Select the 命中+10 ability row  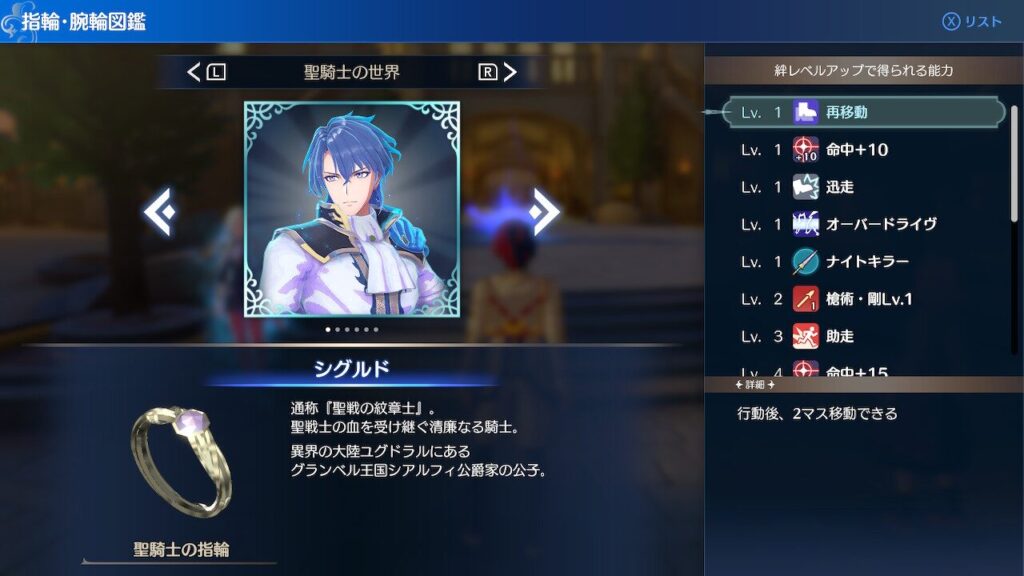tap(860, 150)
